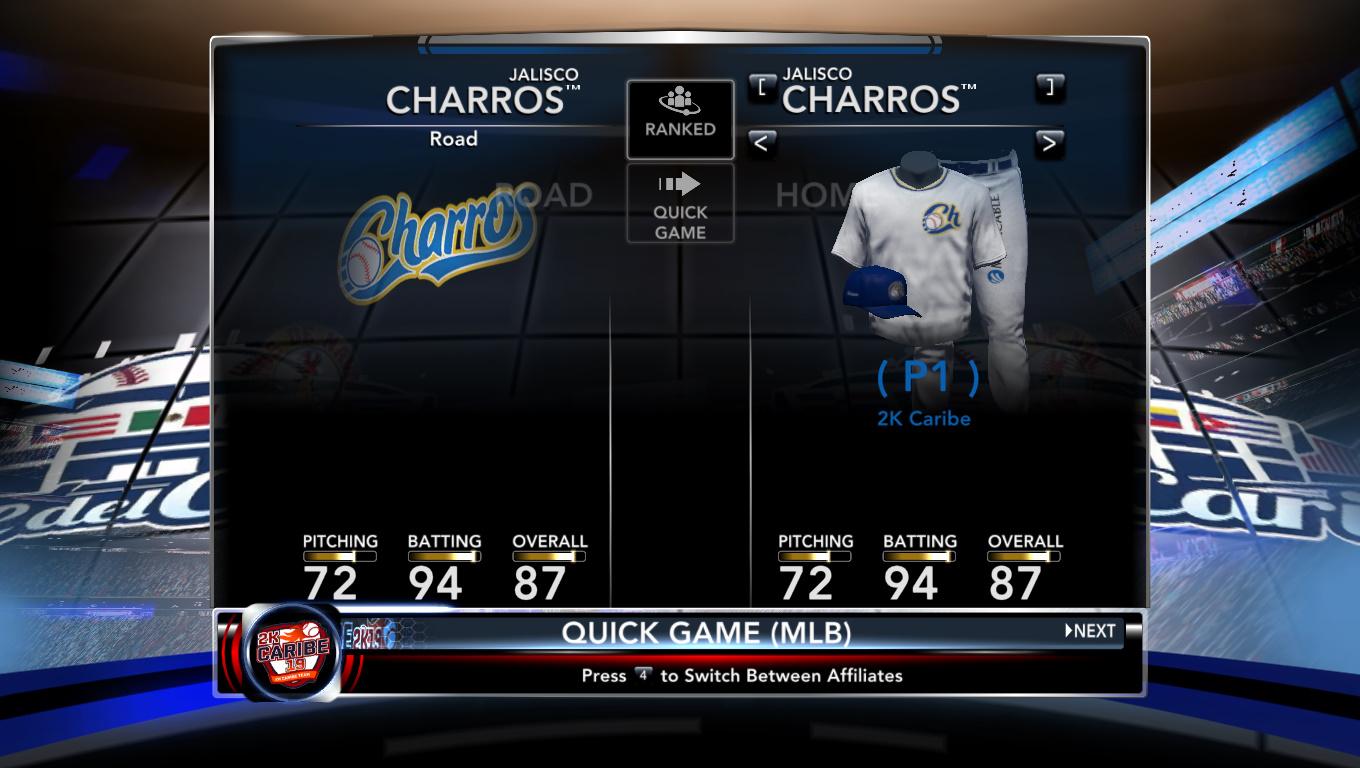Switch home team with the left arrow
Image resolution: width=1360 pixels, height=768 pixels.
tap(761, 143)
